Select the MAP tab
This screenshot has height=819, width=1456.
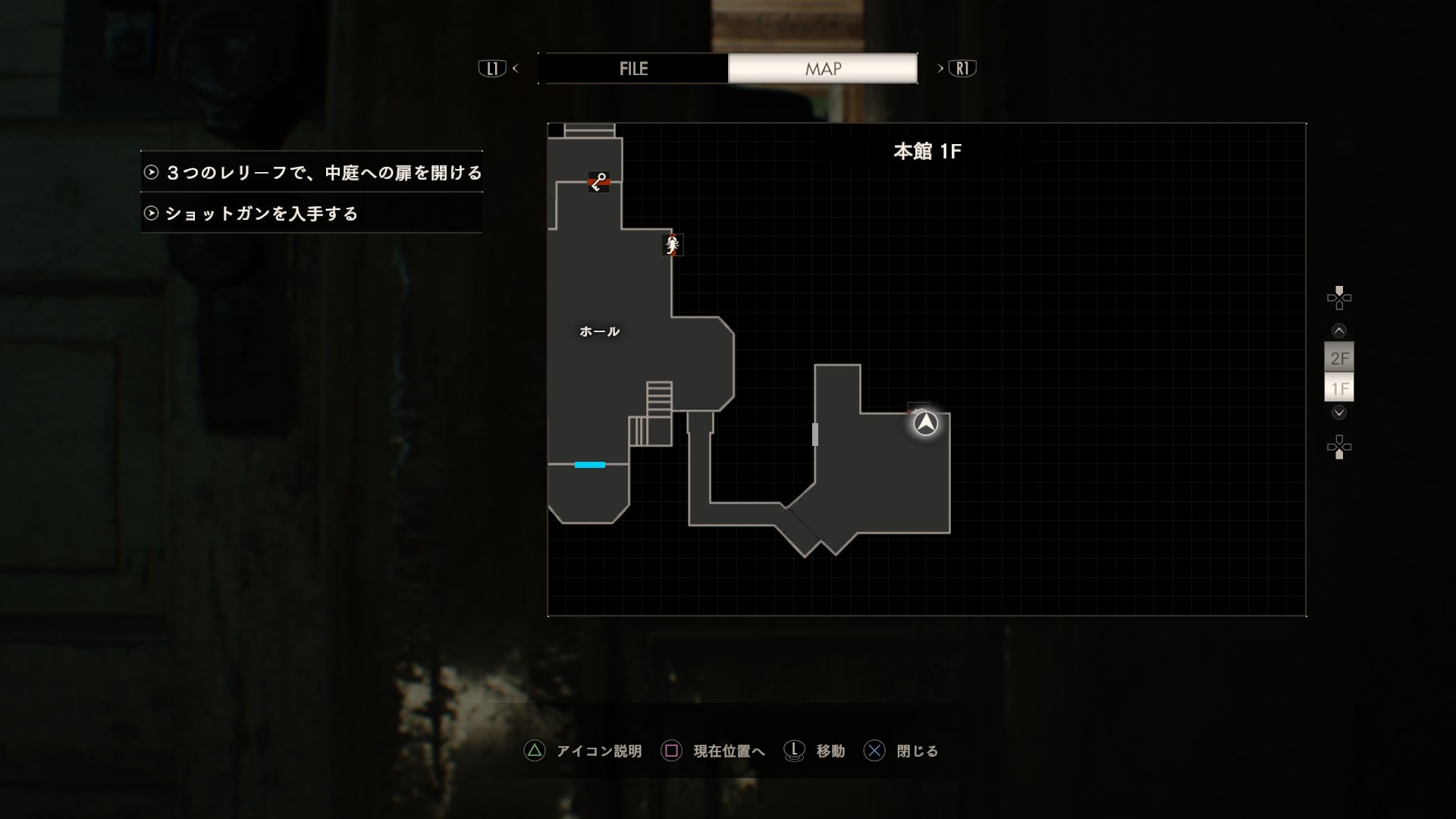823,68
